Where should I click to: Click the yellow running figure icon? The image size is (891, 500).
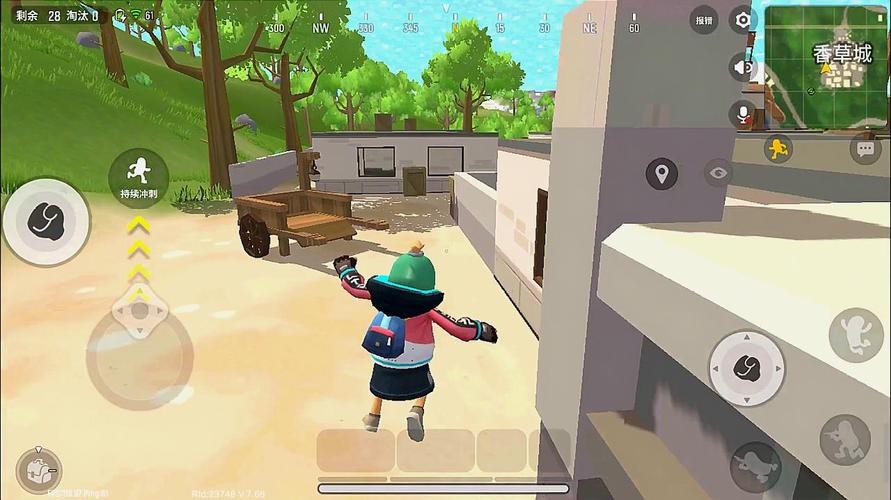pyautogui.click(x=777, y=149)
